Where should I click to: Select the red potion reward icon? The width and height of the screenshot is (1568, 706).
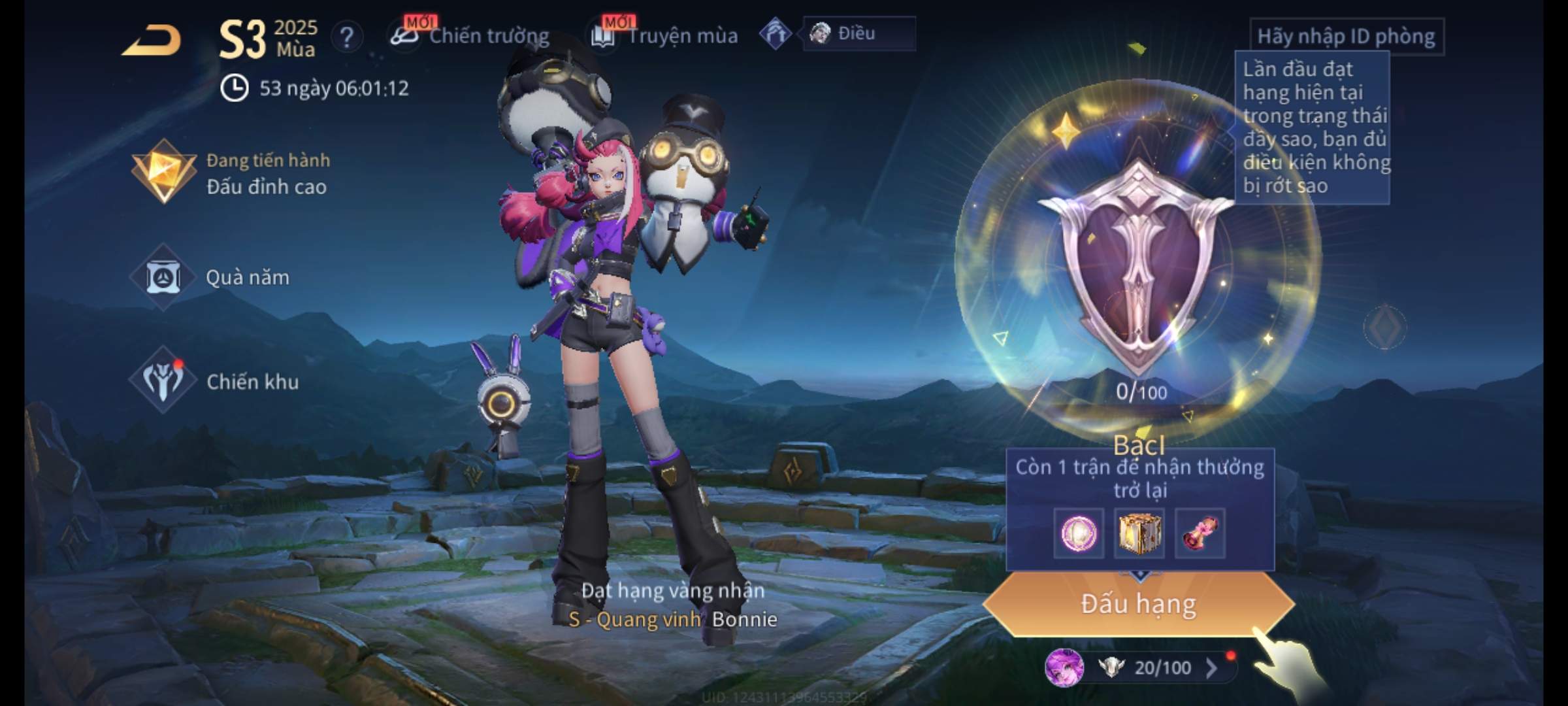(x=1200, y=533)
